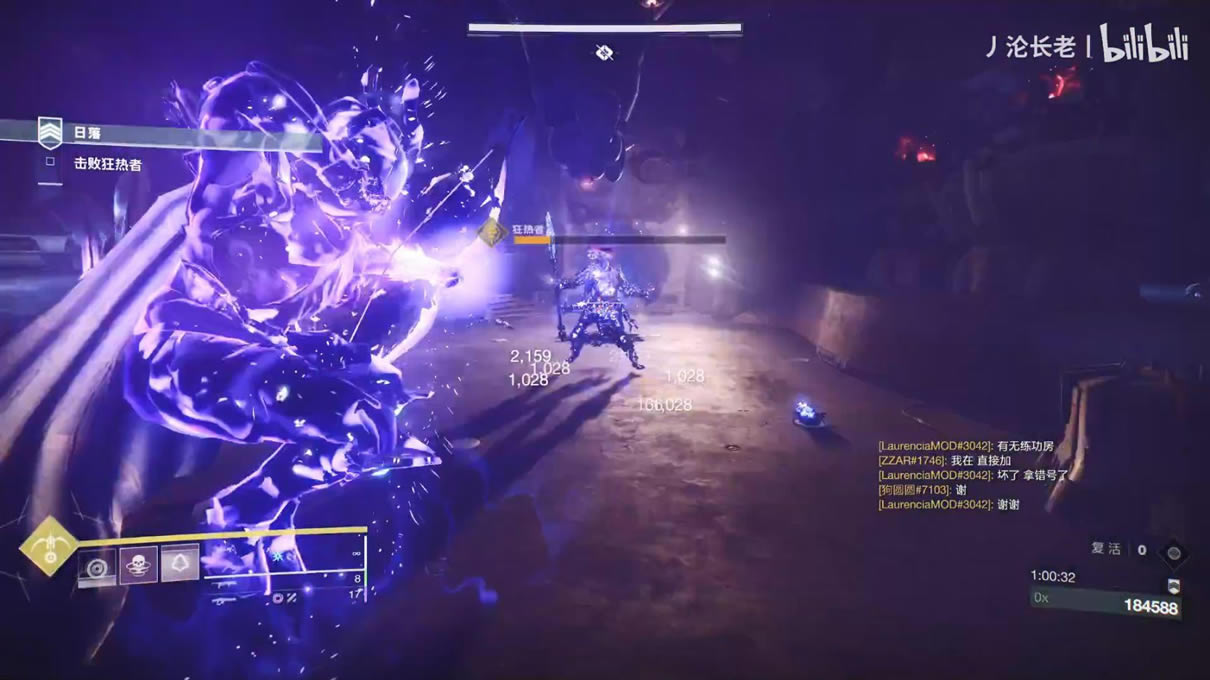1210x680 pixels.
Task: Click the 狂热者 boss marker icon
Action: point(492,233)
